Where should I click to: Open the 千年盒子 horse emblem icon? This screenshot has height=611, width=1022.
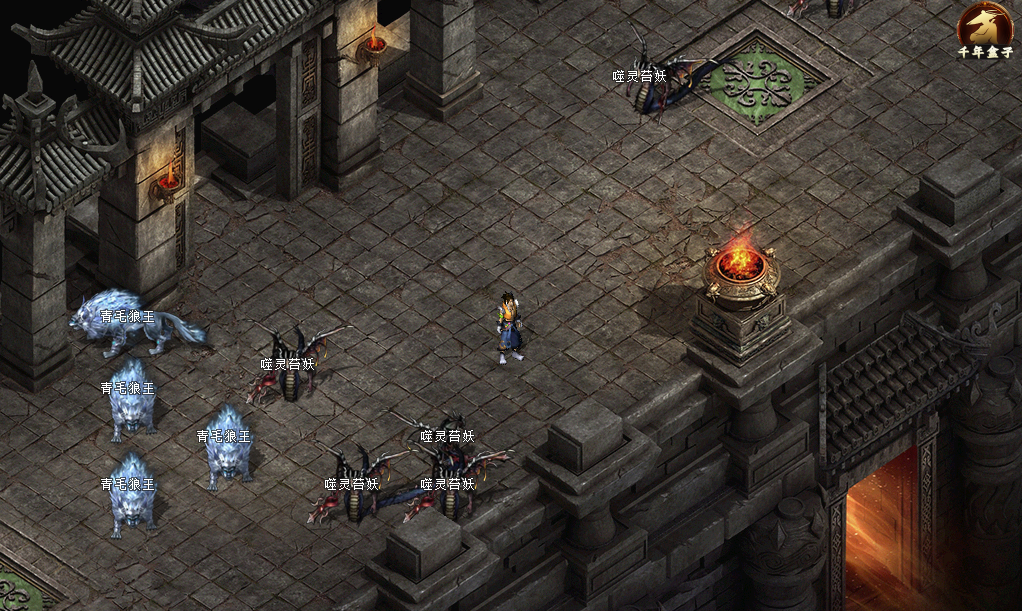coord(985,24)
